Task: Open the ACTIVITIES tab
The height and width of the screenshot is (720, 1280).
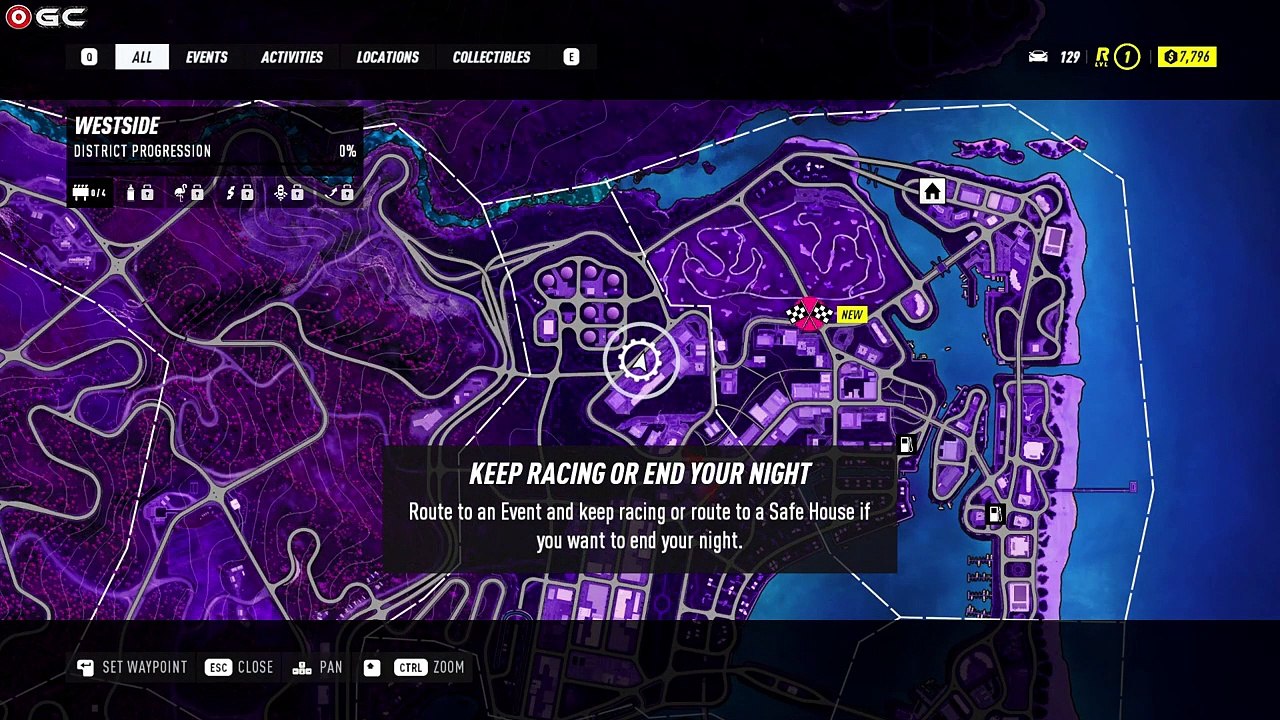Action: pos(291,57)
